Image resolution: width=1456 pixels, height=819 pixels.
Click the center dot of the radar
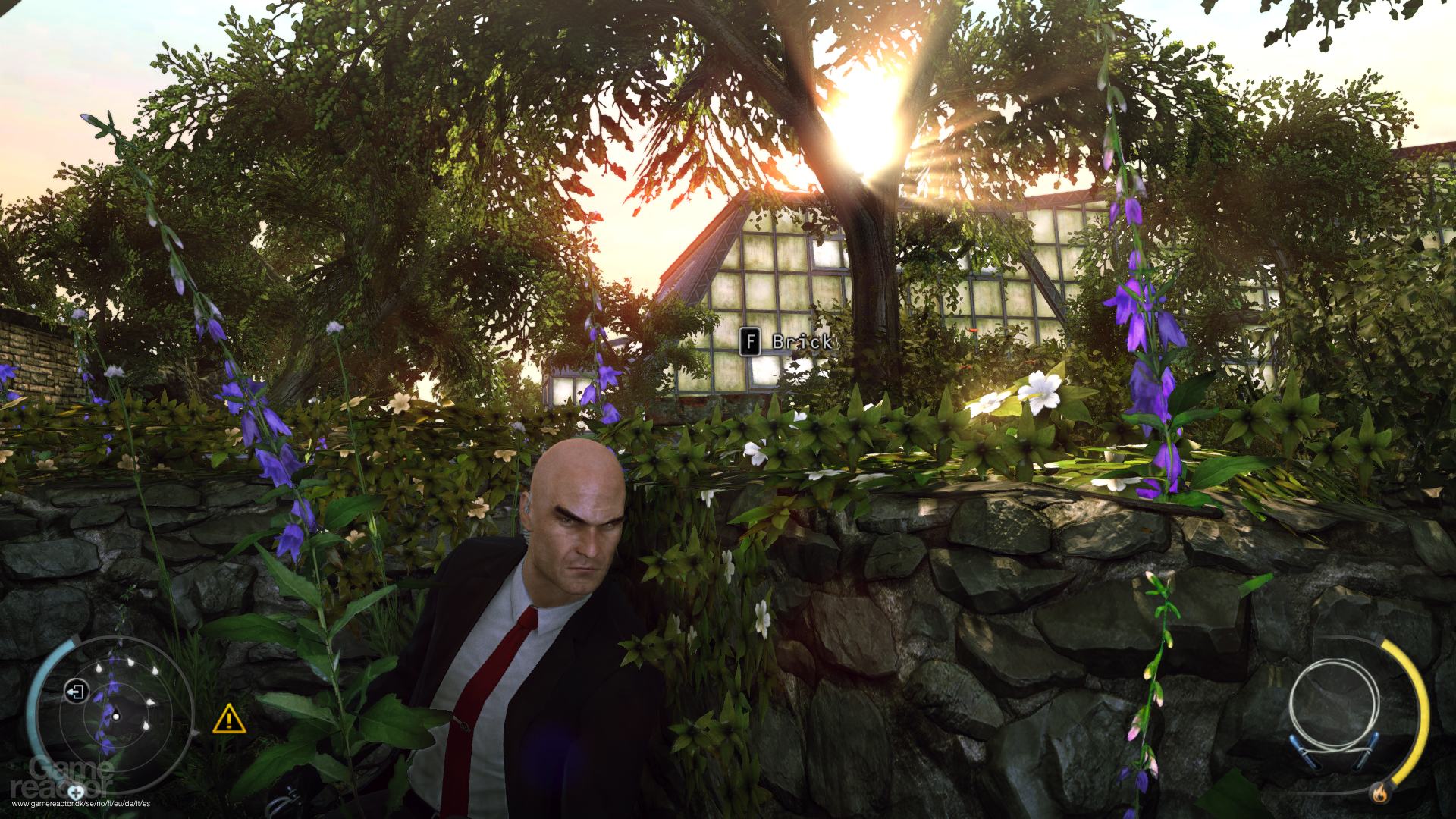click(115, 717)
